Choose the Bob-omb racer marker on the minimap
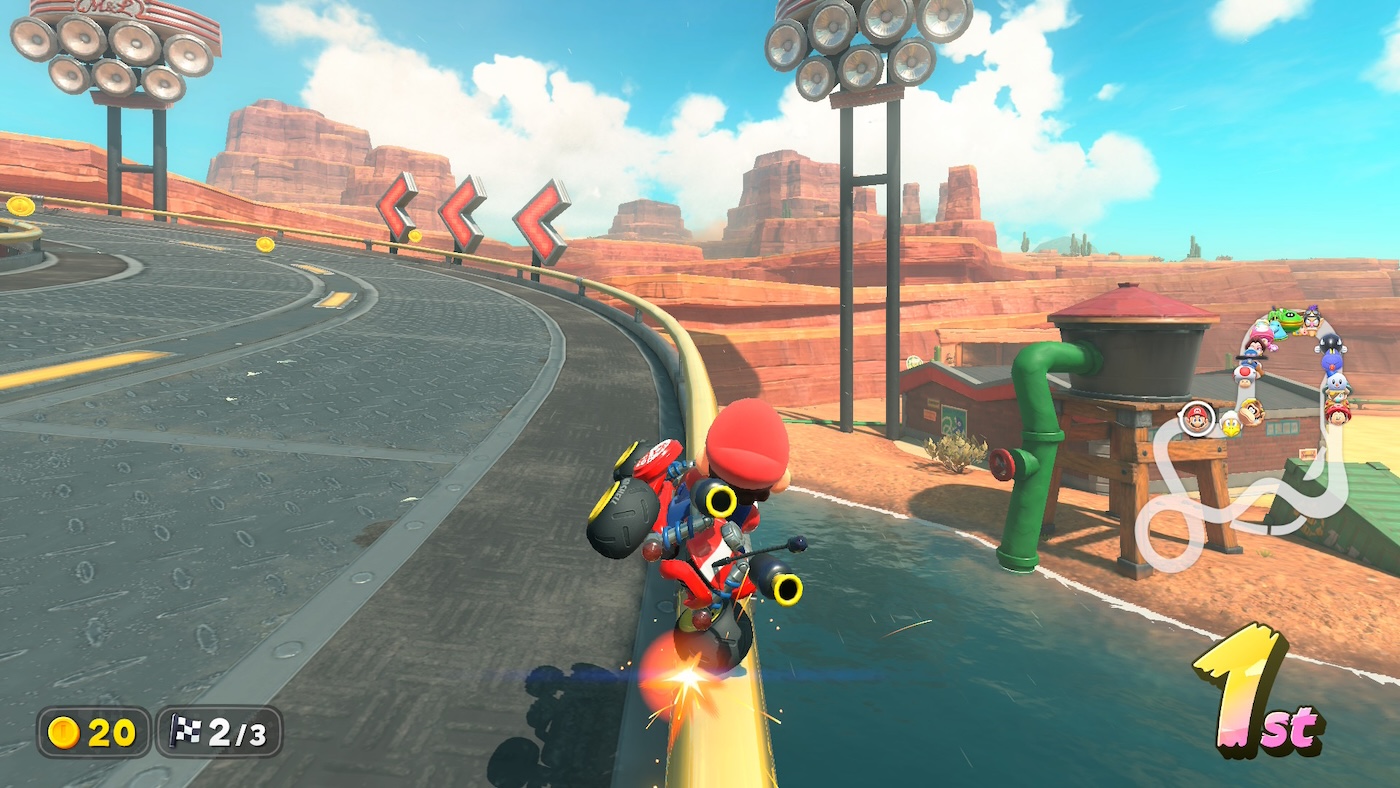This screenshot has width=1400, height=788. coord(1329,344)
